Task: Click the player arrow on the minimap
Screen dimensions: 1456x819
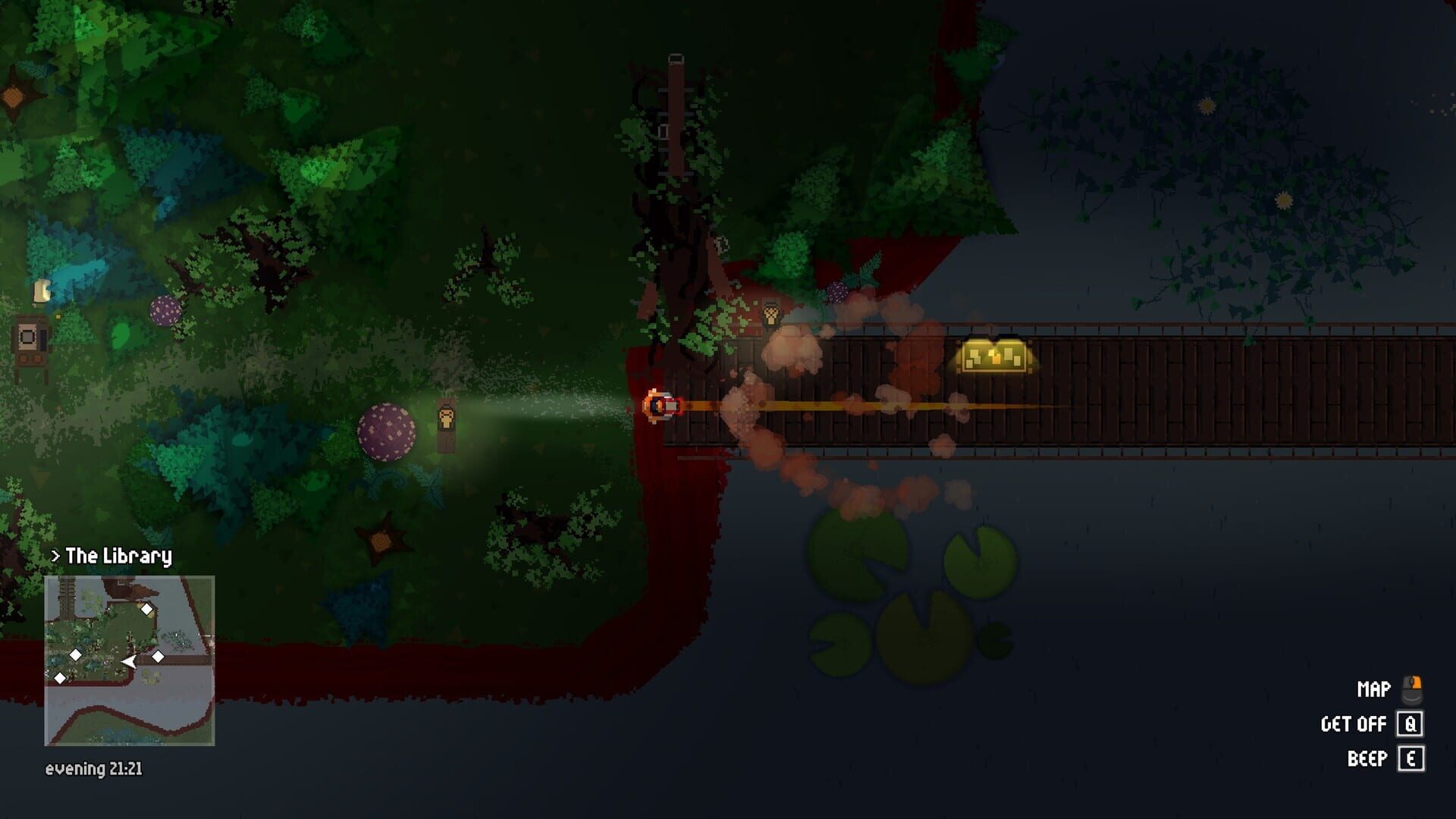Action: [x=129, y=661]
